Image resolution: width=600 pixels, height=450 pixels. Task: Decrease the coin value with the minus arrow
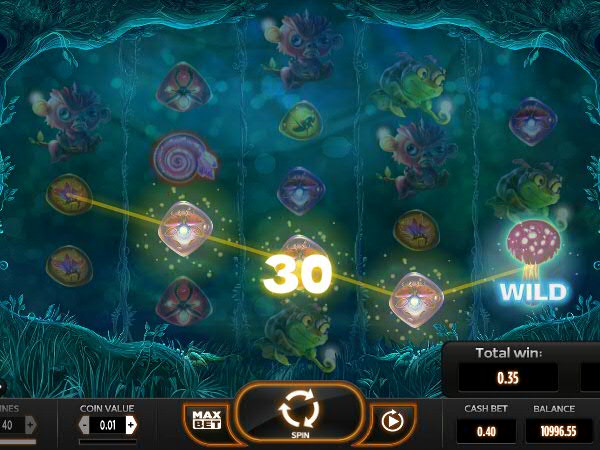click(x=85, y=425)
